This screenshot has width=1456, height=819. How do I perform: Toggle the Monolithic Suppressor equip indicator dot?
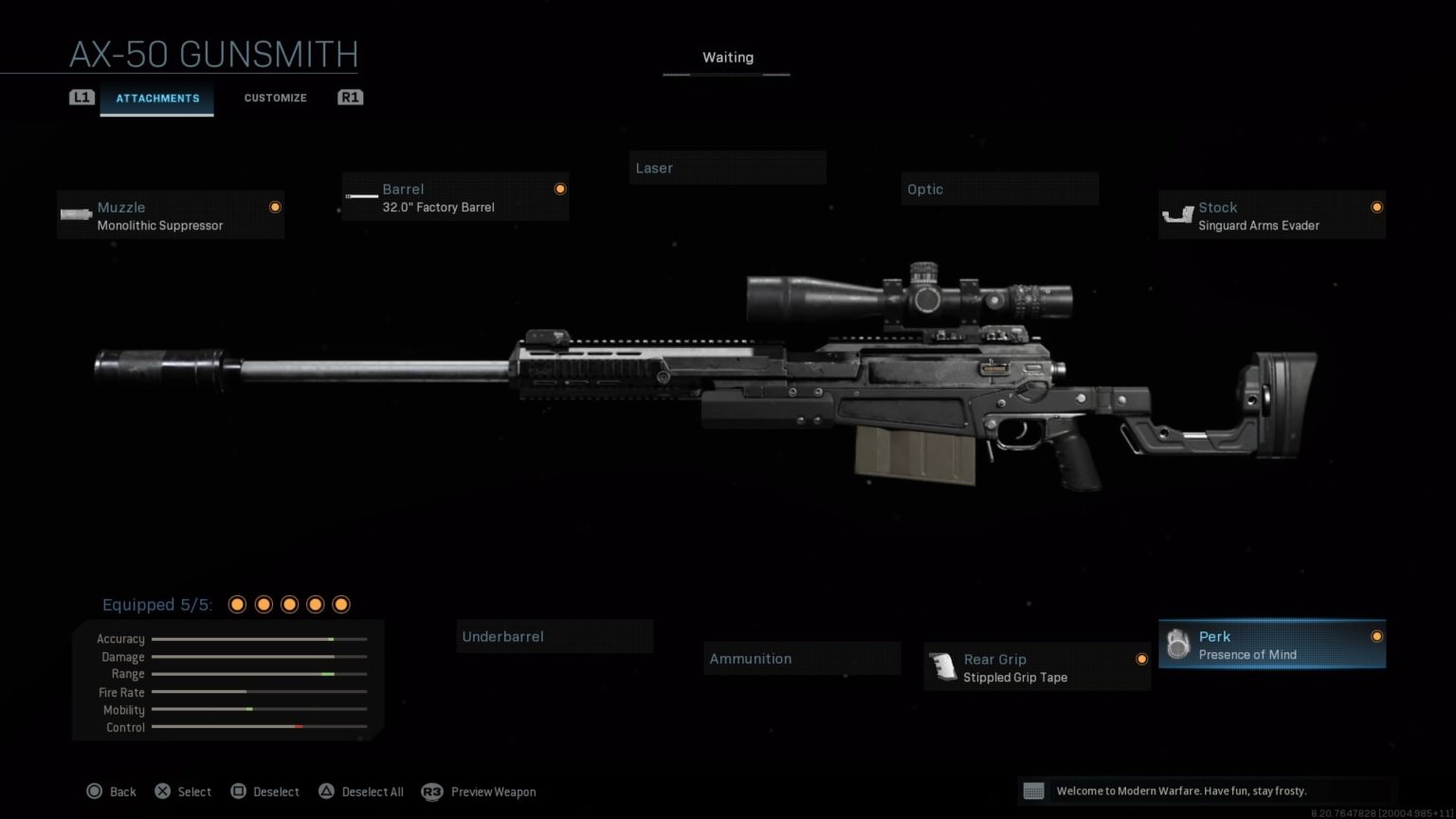[275, 207]
